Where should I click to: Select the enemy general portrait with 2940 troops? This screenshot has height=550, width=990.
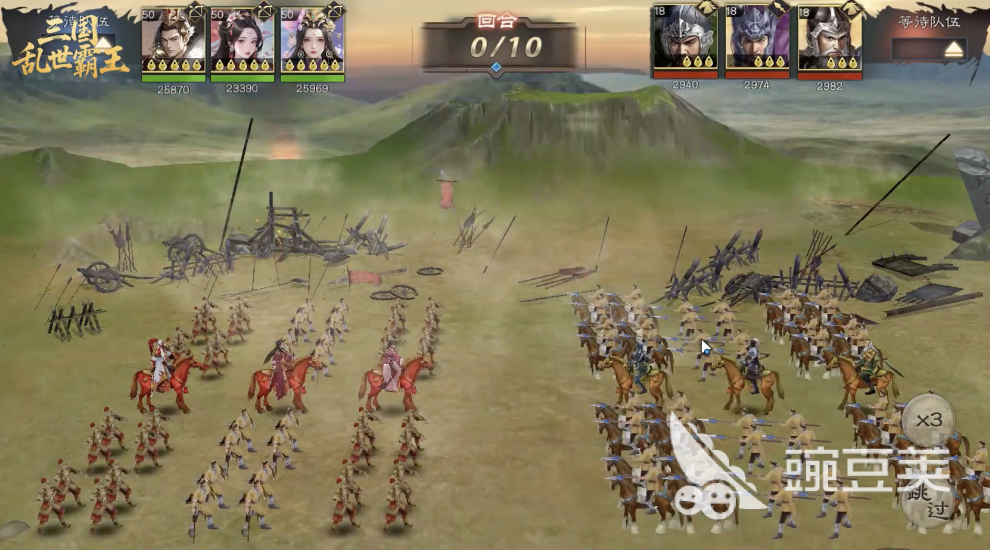[x=684, y=37]
